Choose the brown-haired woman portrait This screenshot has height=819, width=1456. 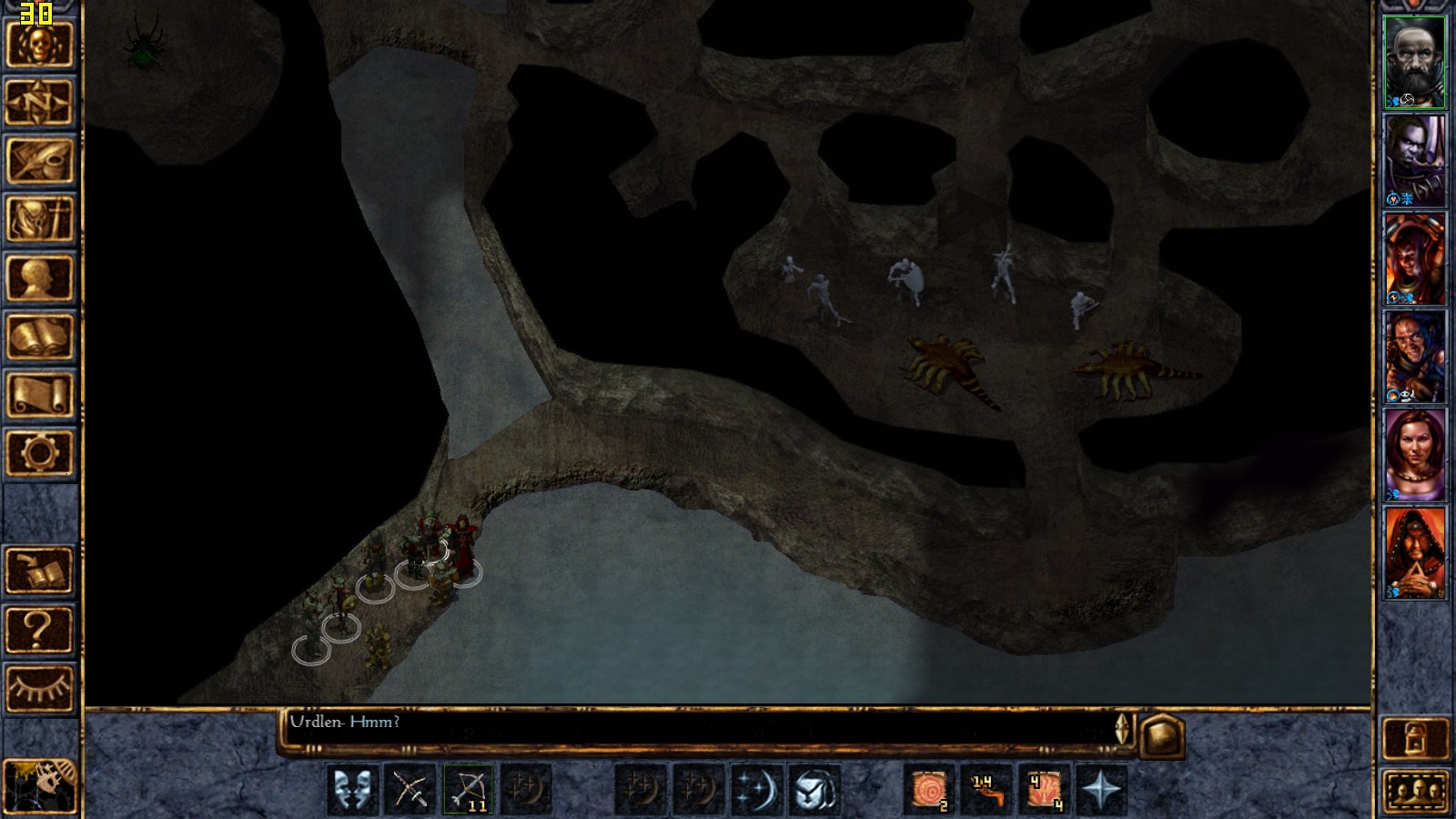coord(1414,454)
